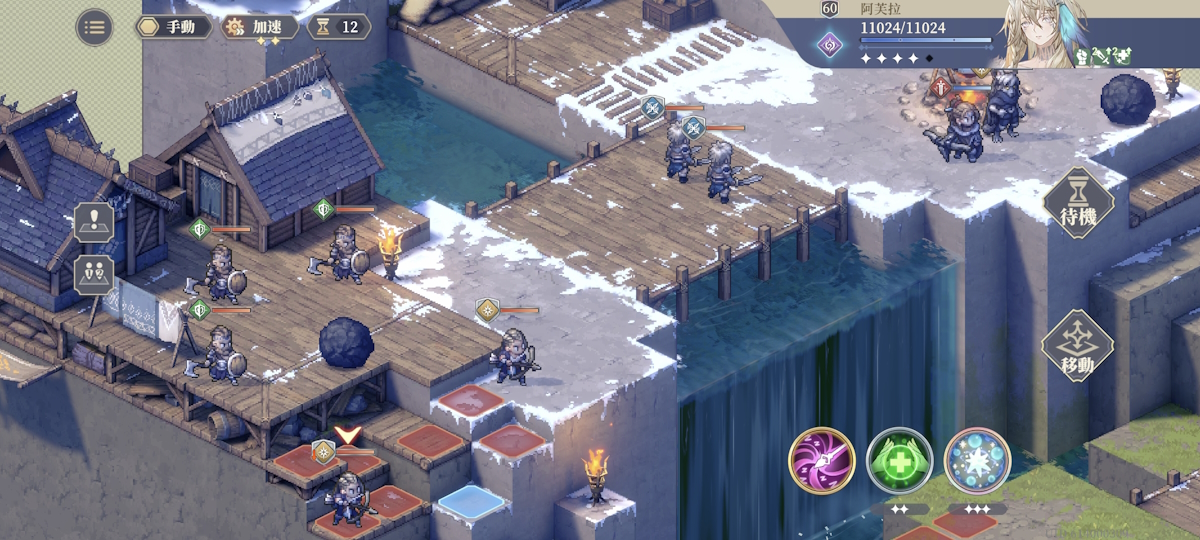Activate the blue starburst bubble skill
Viewport: 1200px width, 540px height.
pos(977,460)
